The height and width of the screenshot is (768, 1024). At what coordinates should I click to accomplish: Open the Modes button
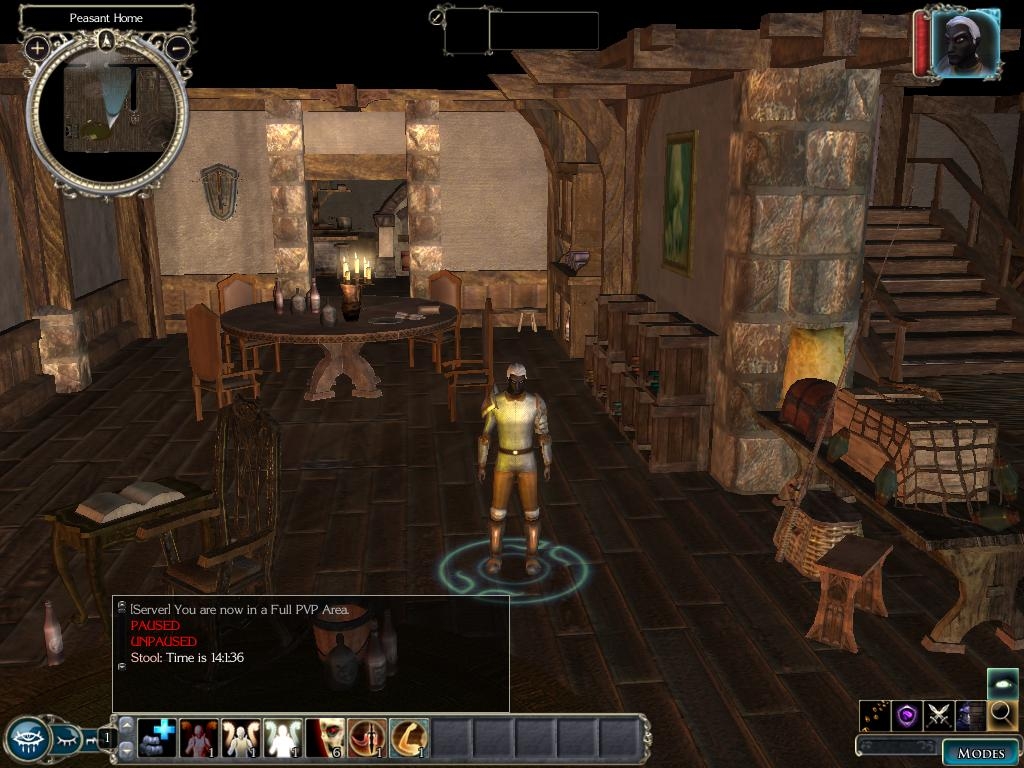[x=980, y=753]
